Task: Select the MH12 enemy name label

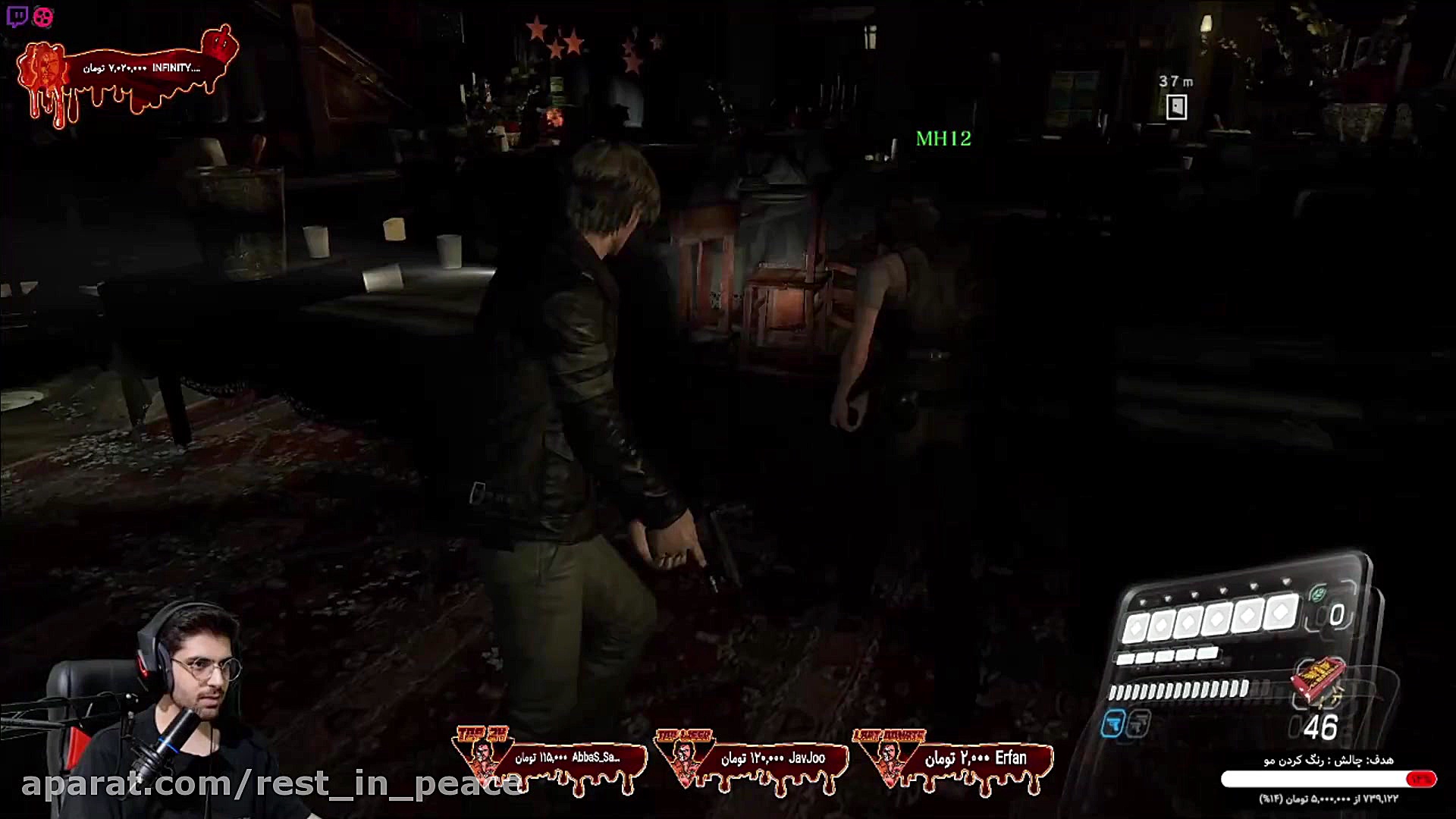Action: click(x=943, y=140)
